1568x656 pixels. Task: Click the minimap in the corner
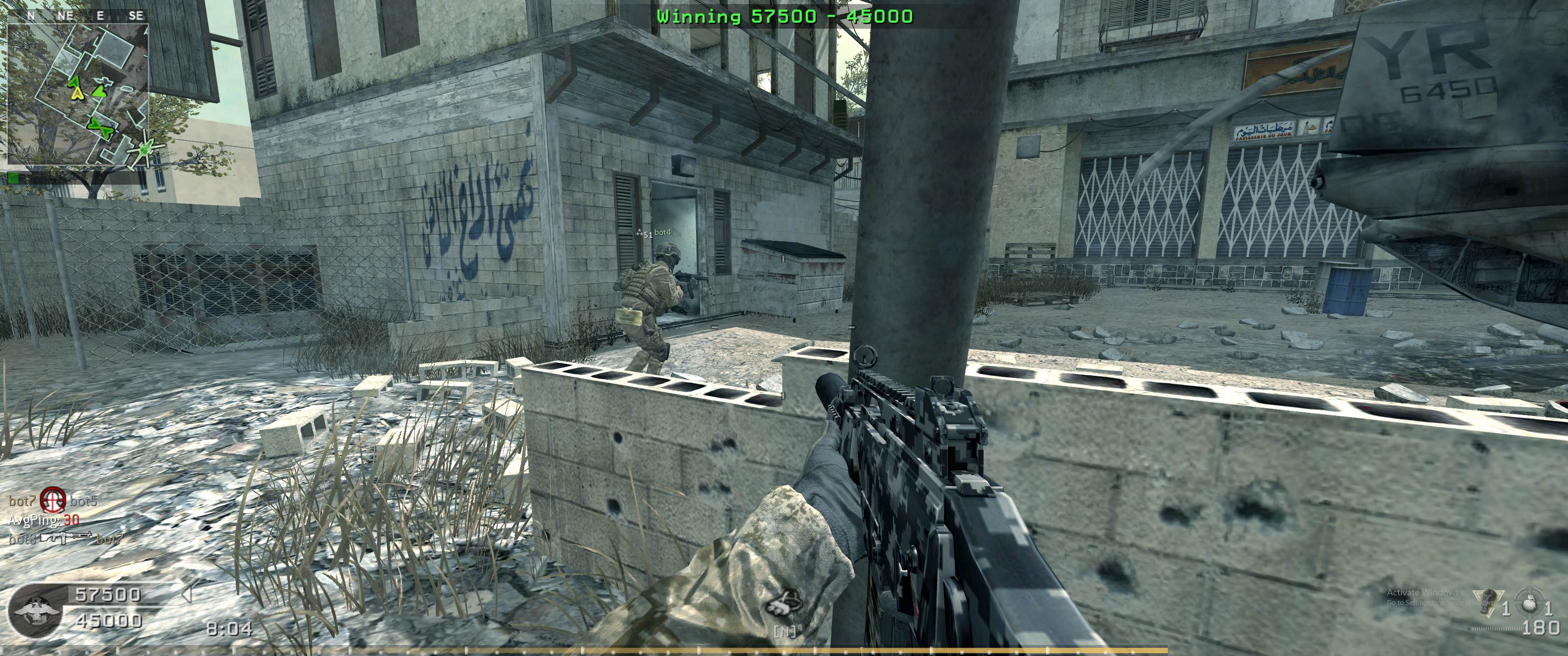[78, 94]
